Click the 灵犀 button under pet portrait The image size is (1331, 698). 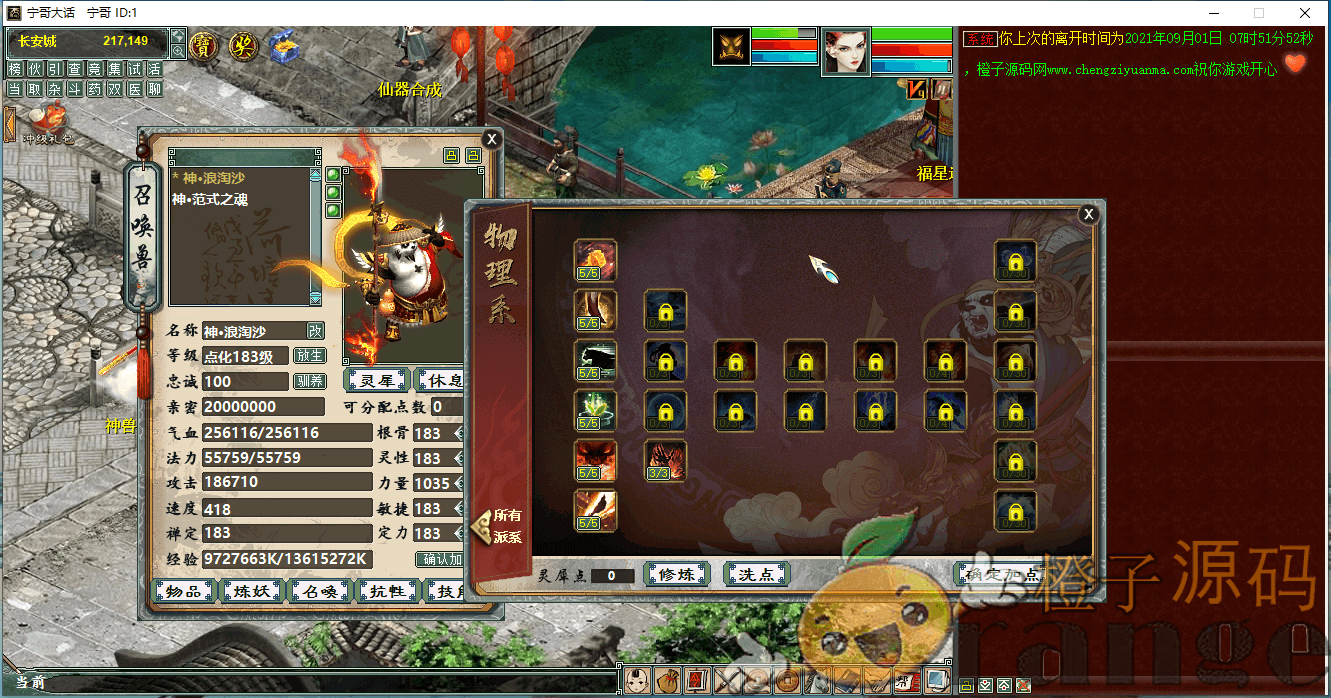pos(377,380)
